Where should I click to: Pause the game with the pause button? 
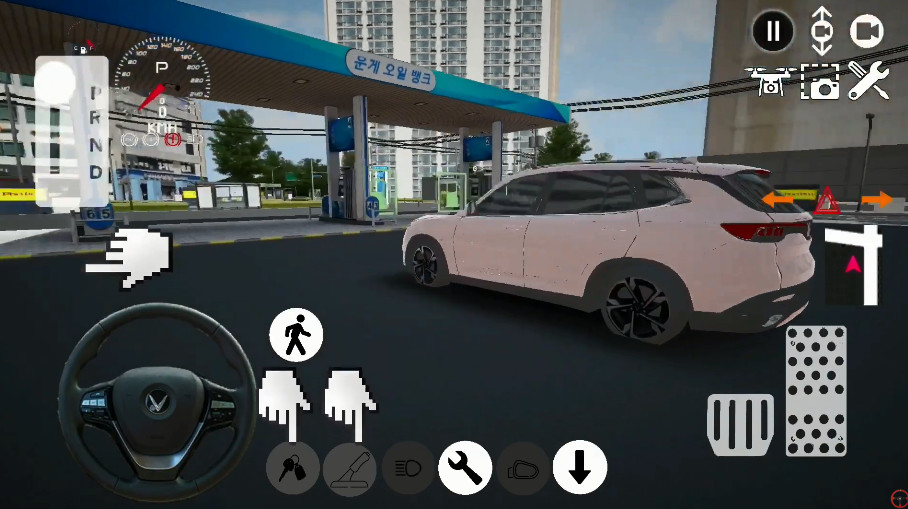(772, 32)
